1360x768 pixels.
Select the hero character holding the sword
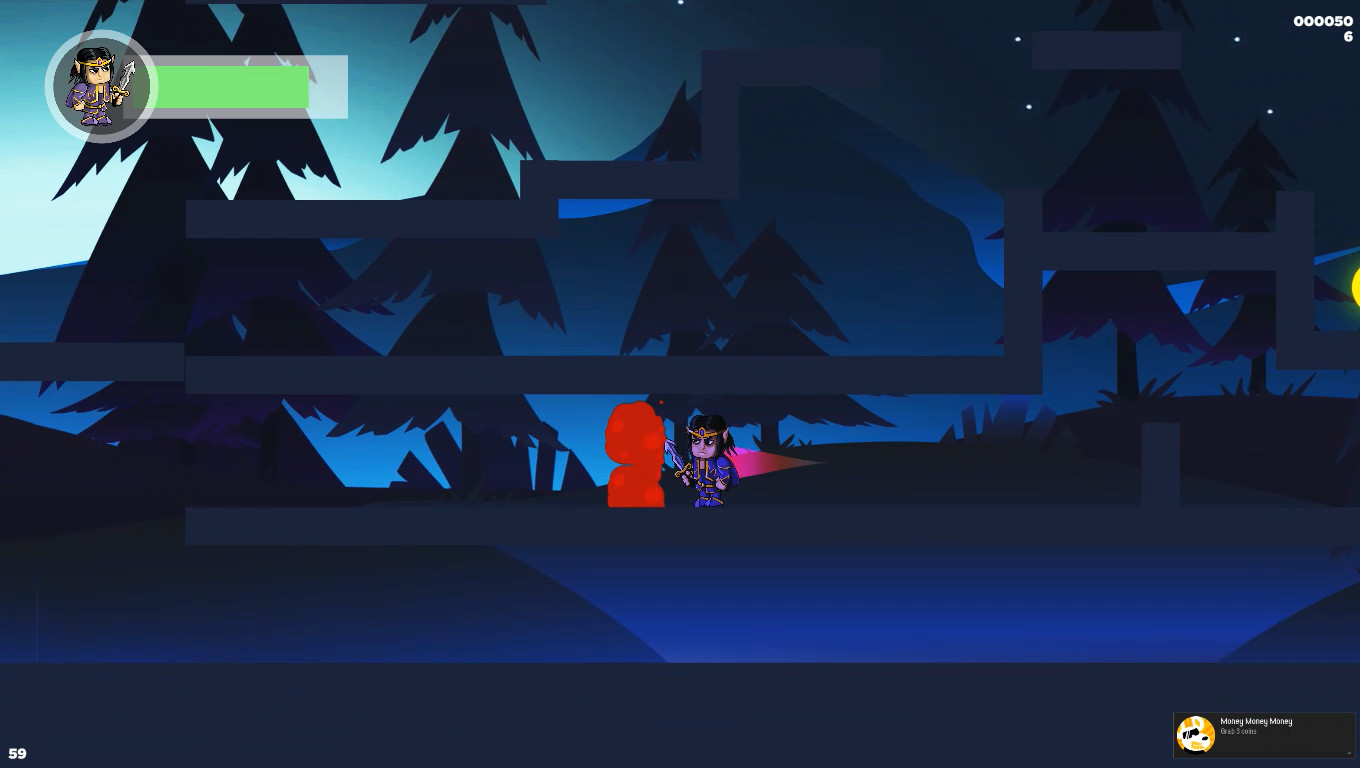(x=705, y=460)
